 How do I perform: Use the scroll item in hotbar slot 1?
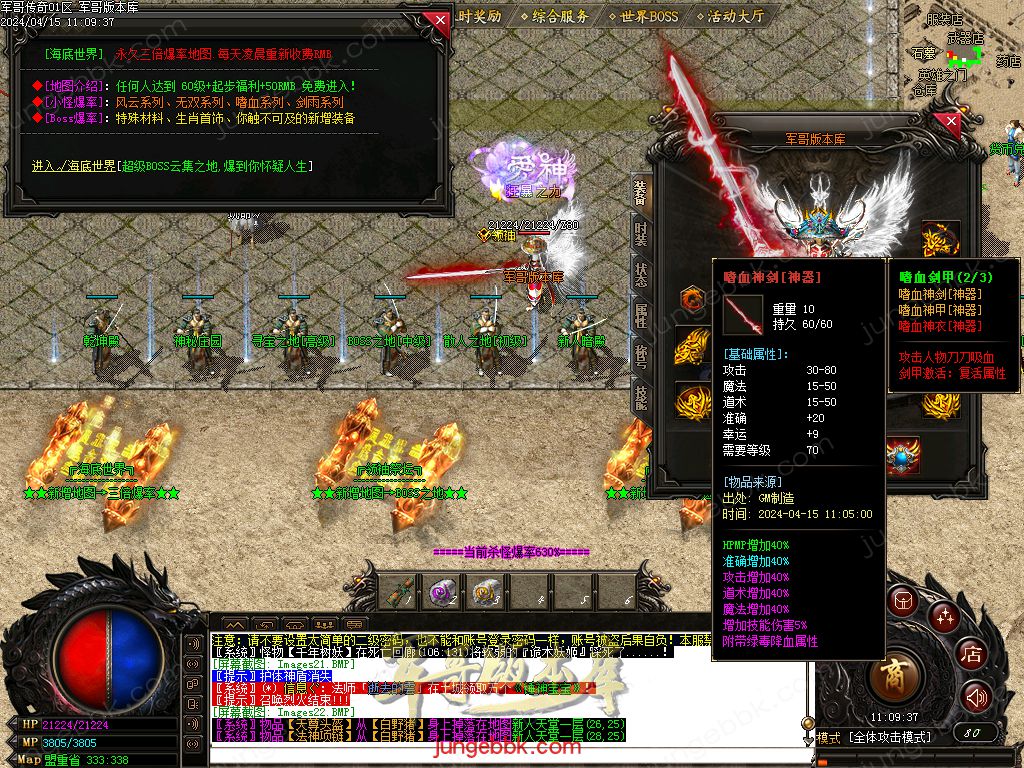[x=400, y=593]
